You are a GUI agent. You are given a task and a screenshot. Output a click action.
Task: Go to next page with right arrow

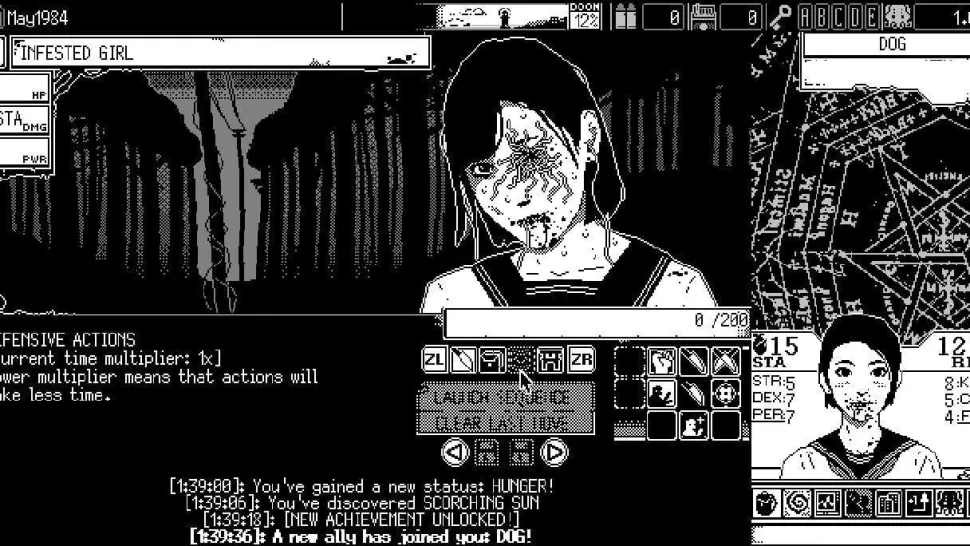554,452
